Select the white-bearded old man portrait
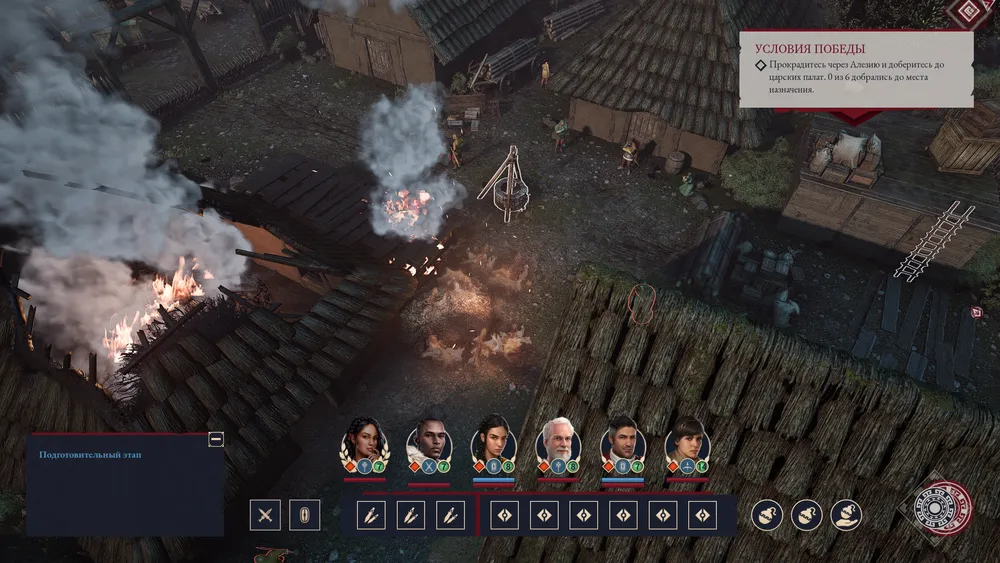 click(557, 440)
